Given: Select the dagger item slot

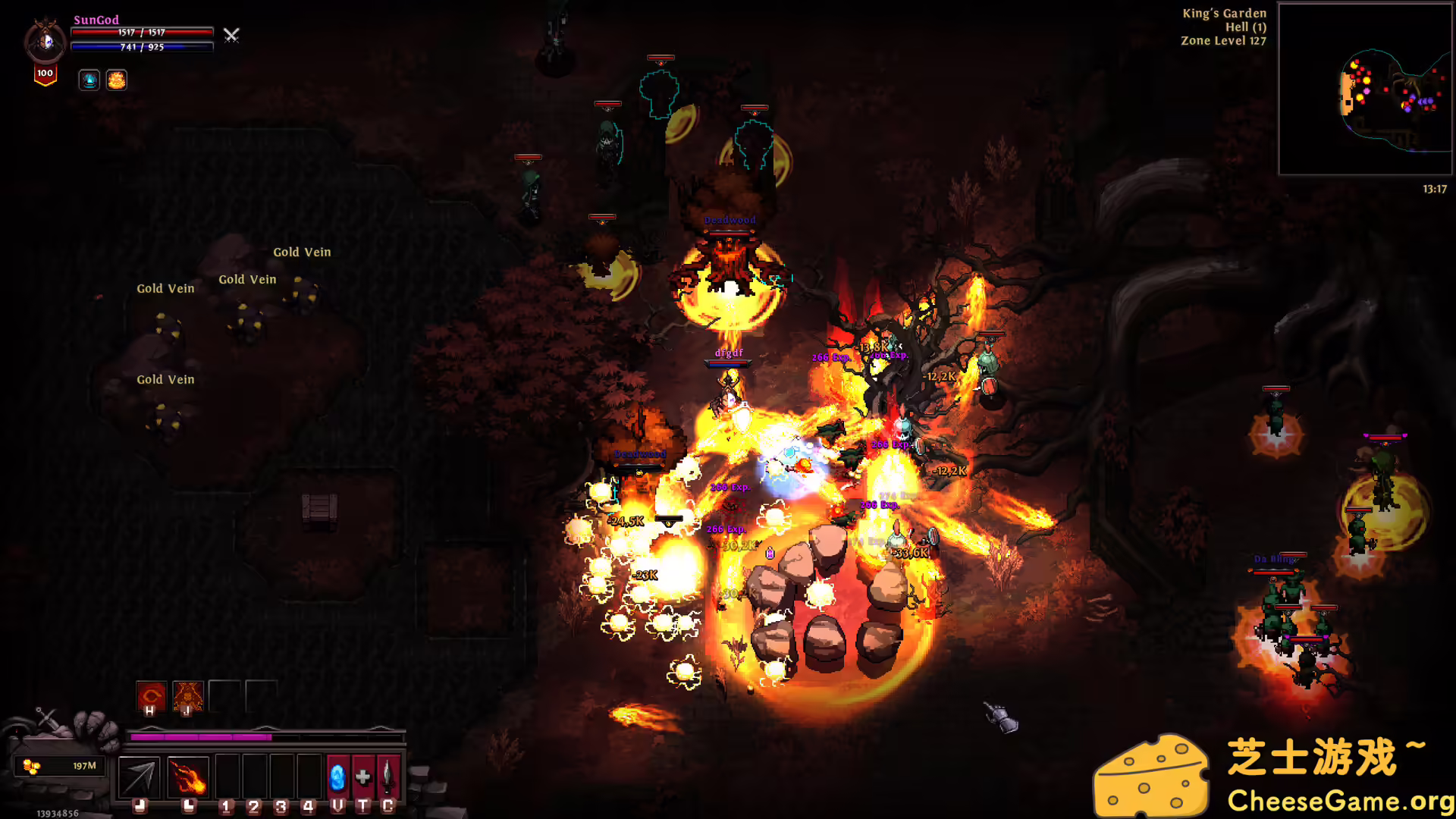Looking at the screenshot, I should 388,777.
